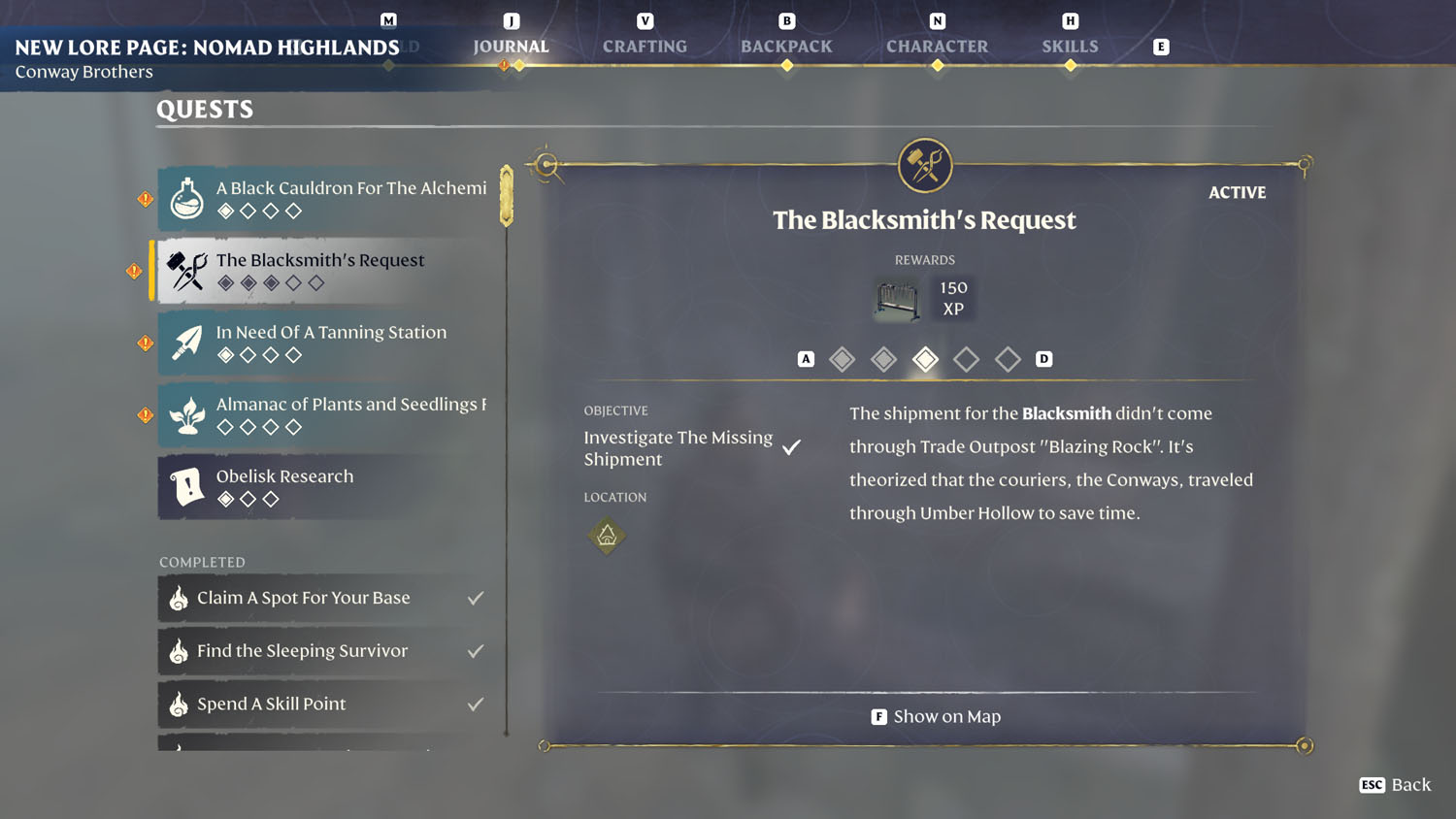Image resolution: width=1456 pixels, height=819 pixels.
Task: Click the D next-step arrow
Action: point(1044,358)
